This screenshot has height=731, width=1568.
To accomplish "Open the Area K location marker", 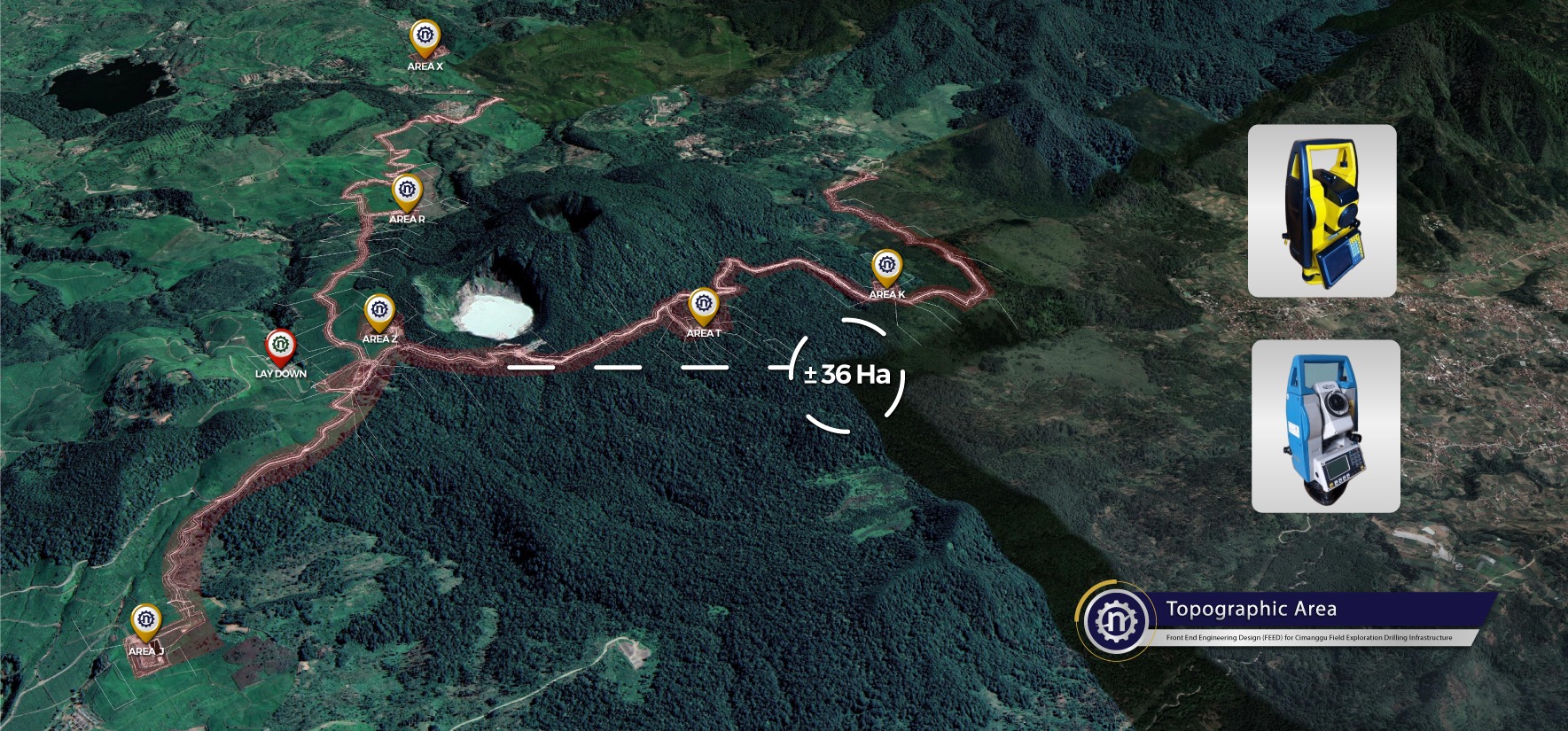I will [886, 266].
